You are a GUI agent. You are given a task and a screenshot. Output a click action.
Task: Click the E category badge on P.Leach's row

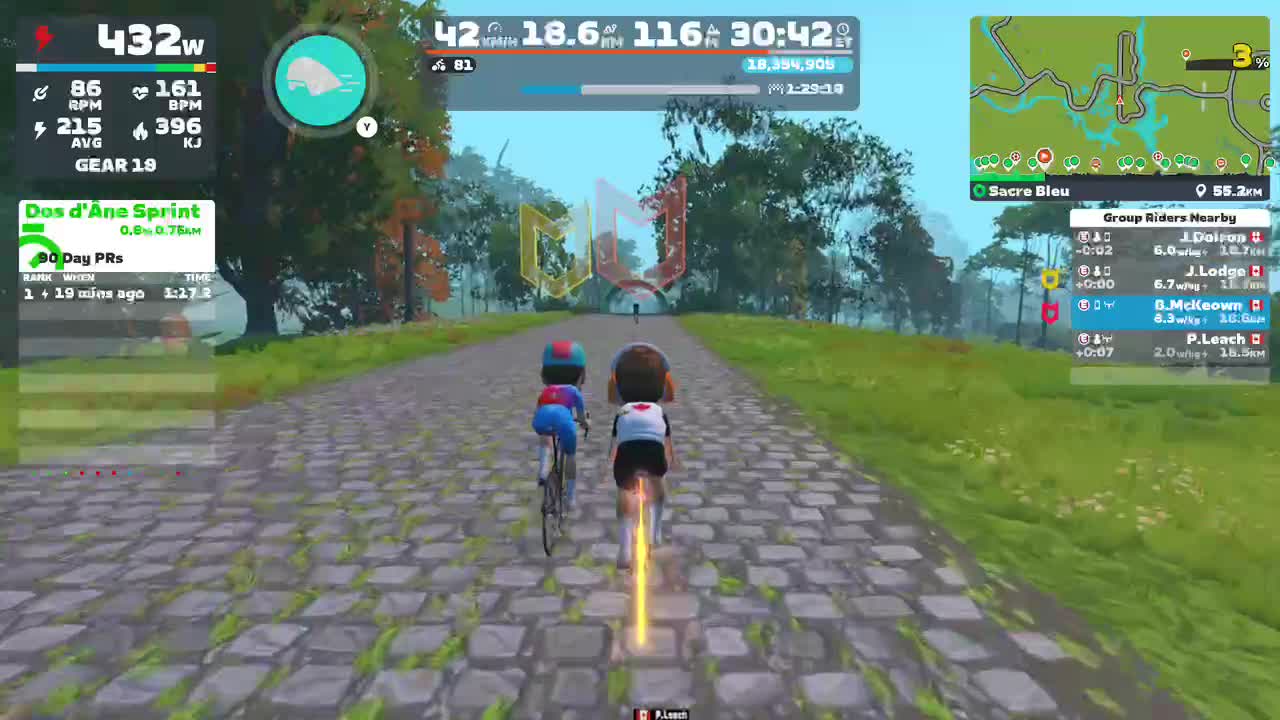click(x=1083, y=339)
